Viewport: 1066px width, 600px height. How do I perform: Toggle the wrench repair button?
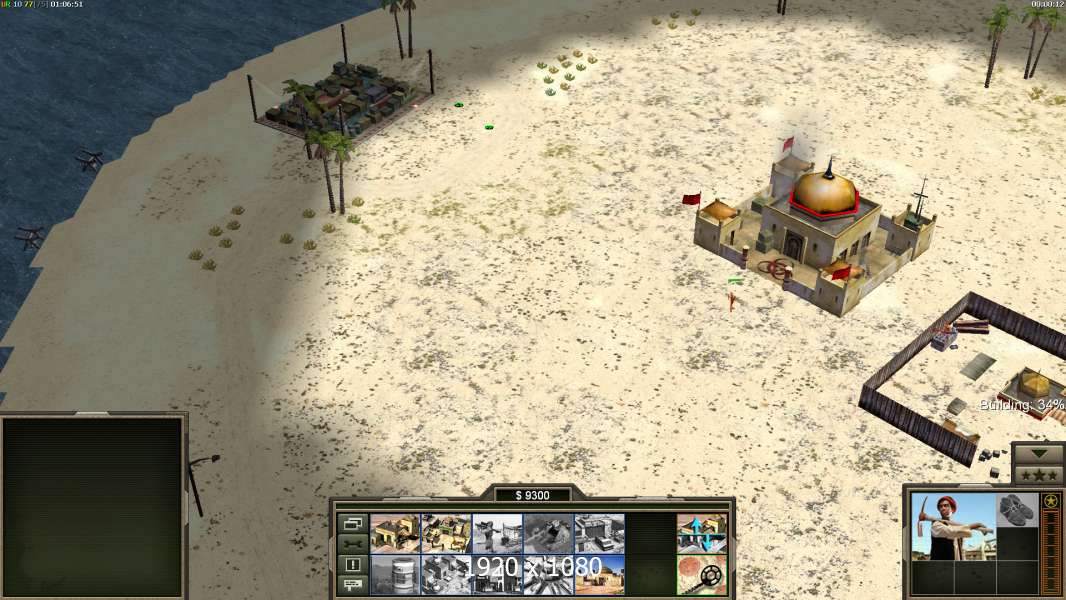point(352,544)
